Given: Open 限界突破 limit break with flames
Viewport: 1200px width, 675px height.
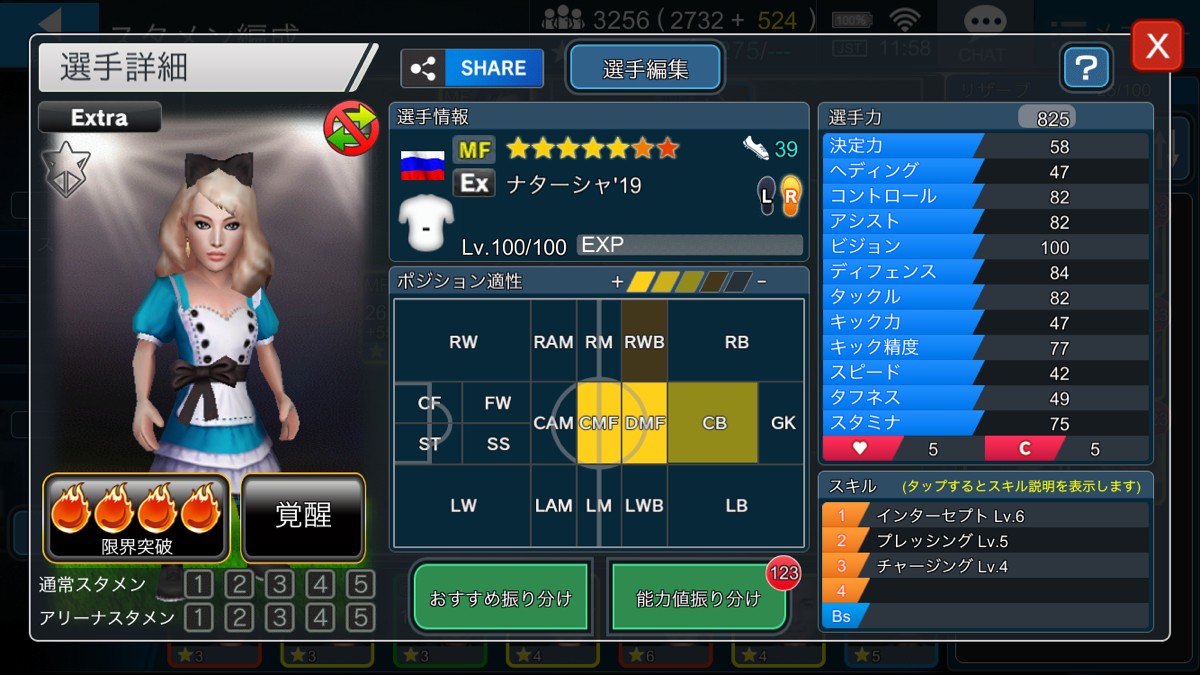Looking at the screenshot, I should point(137,516).
